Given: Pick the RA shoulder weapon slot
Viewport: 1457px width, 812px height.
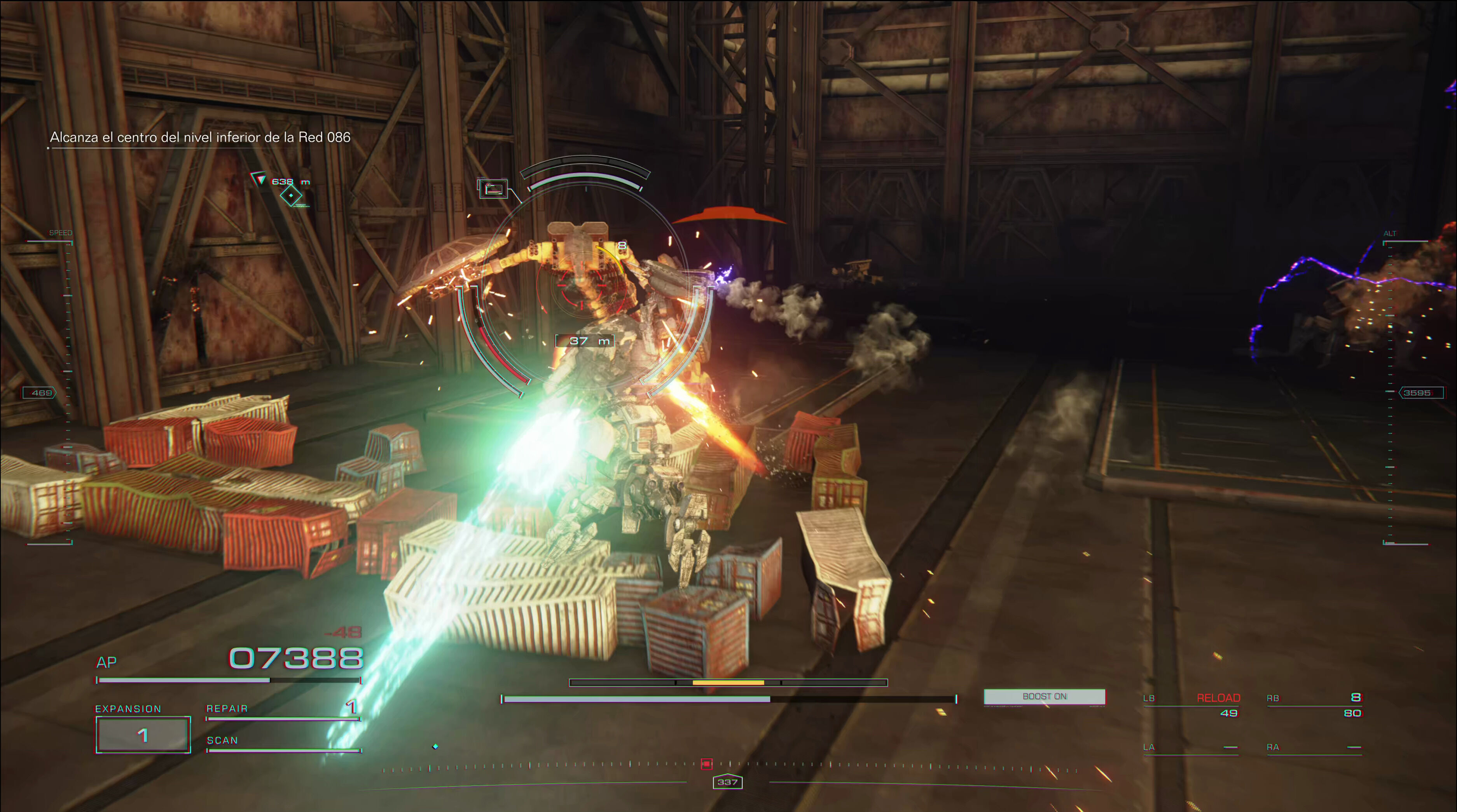Looking at the screenshot, I should [x=1313, y=748].
